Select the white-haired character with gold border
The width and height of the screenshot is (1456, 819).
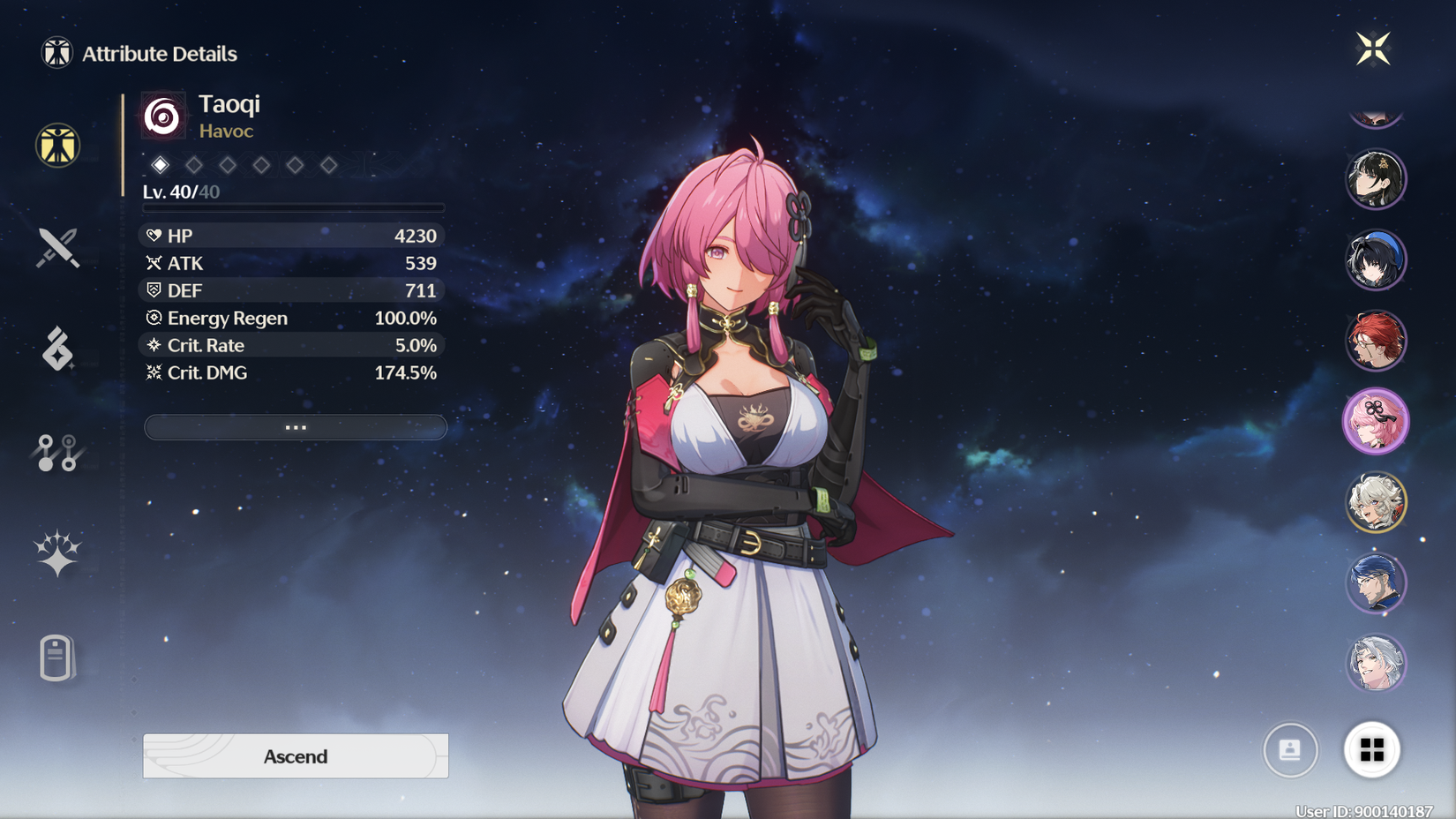[1376, 502]
